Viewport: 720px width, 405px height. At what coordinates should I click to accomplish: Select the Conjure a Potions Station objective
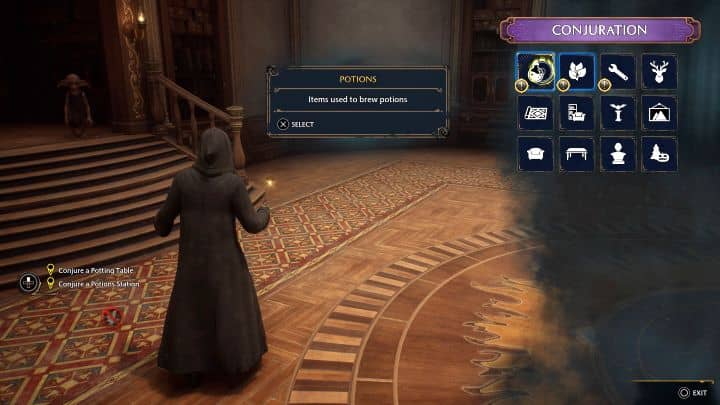pyautogui.click(x=99, y=284)
